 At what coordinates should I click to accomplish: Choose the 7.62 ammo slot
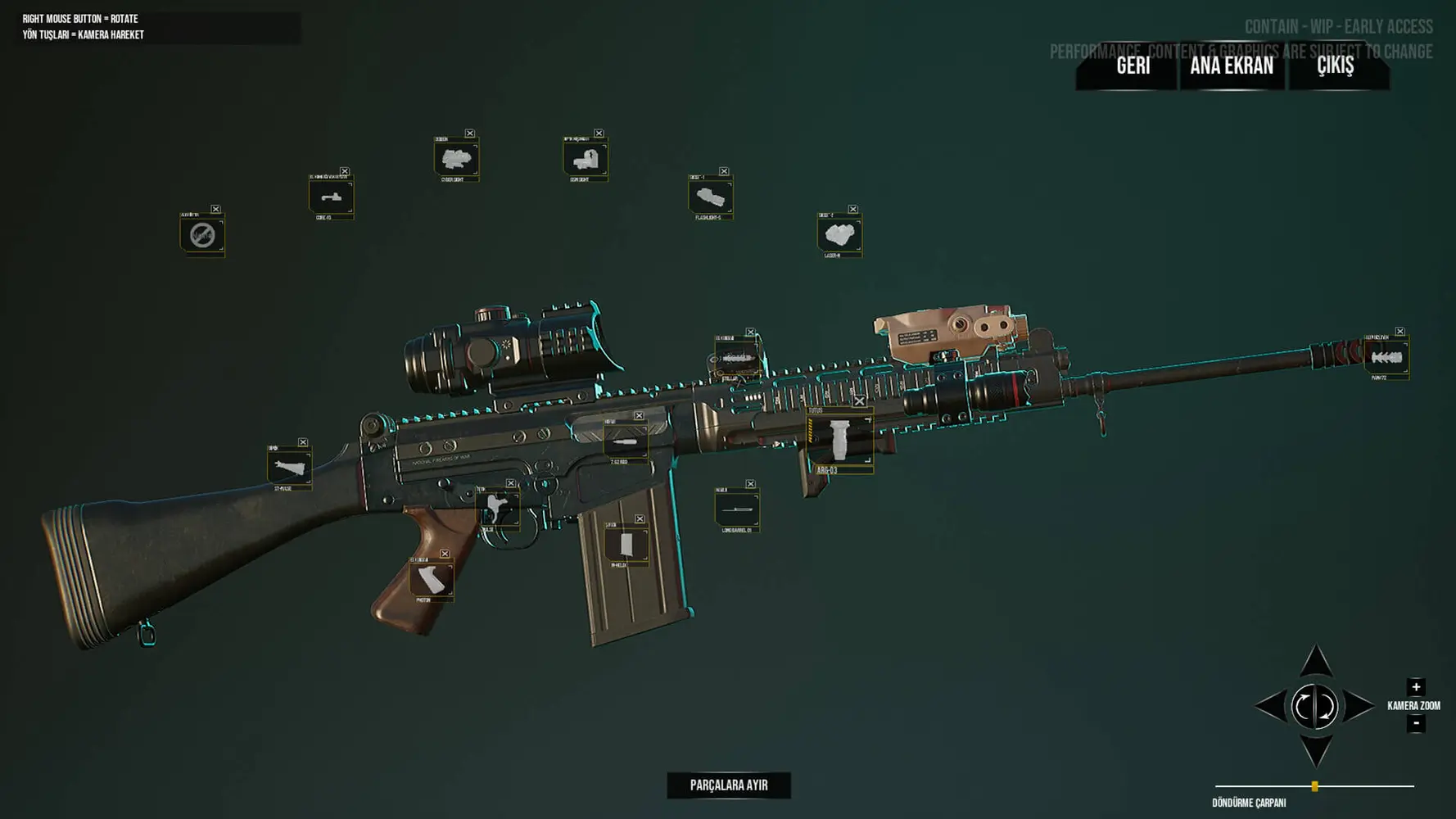(x=625, y=442)
